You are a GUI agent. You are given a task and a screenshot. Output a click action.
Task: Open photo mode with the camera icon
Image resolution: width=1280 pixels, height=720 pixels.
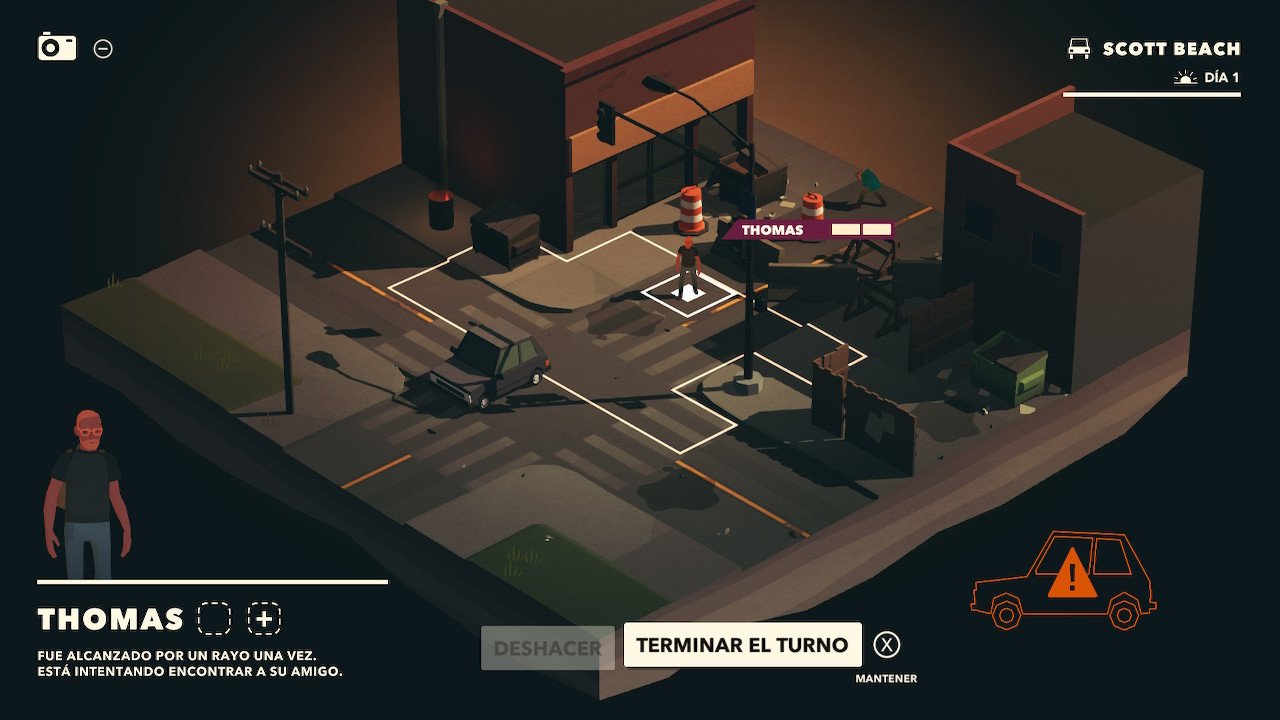click(57, 46)
